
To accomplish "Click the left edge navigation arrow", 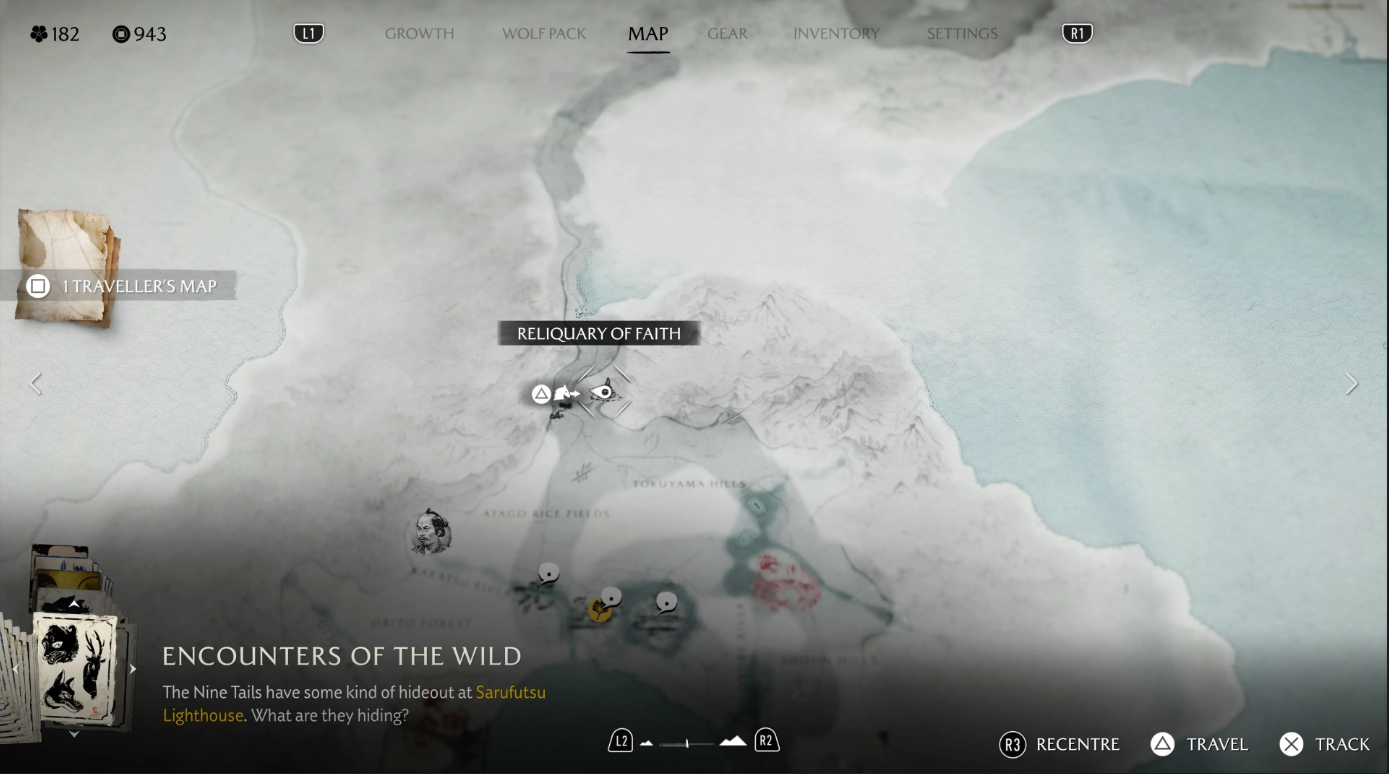I will click(x=36, y=383).
